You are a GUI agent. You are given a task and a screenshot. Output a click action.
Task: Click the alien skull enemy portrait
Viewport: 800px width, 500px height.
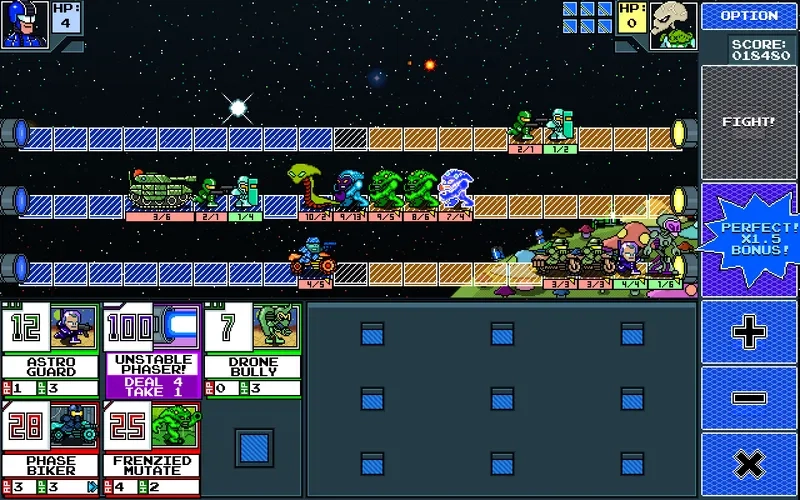673,24
